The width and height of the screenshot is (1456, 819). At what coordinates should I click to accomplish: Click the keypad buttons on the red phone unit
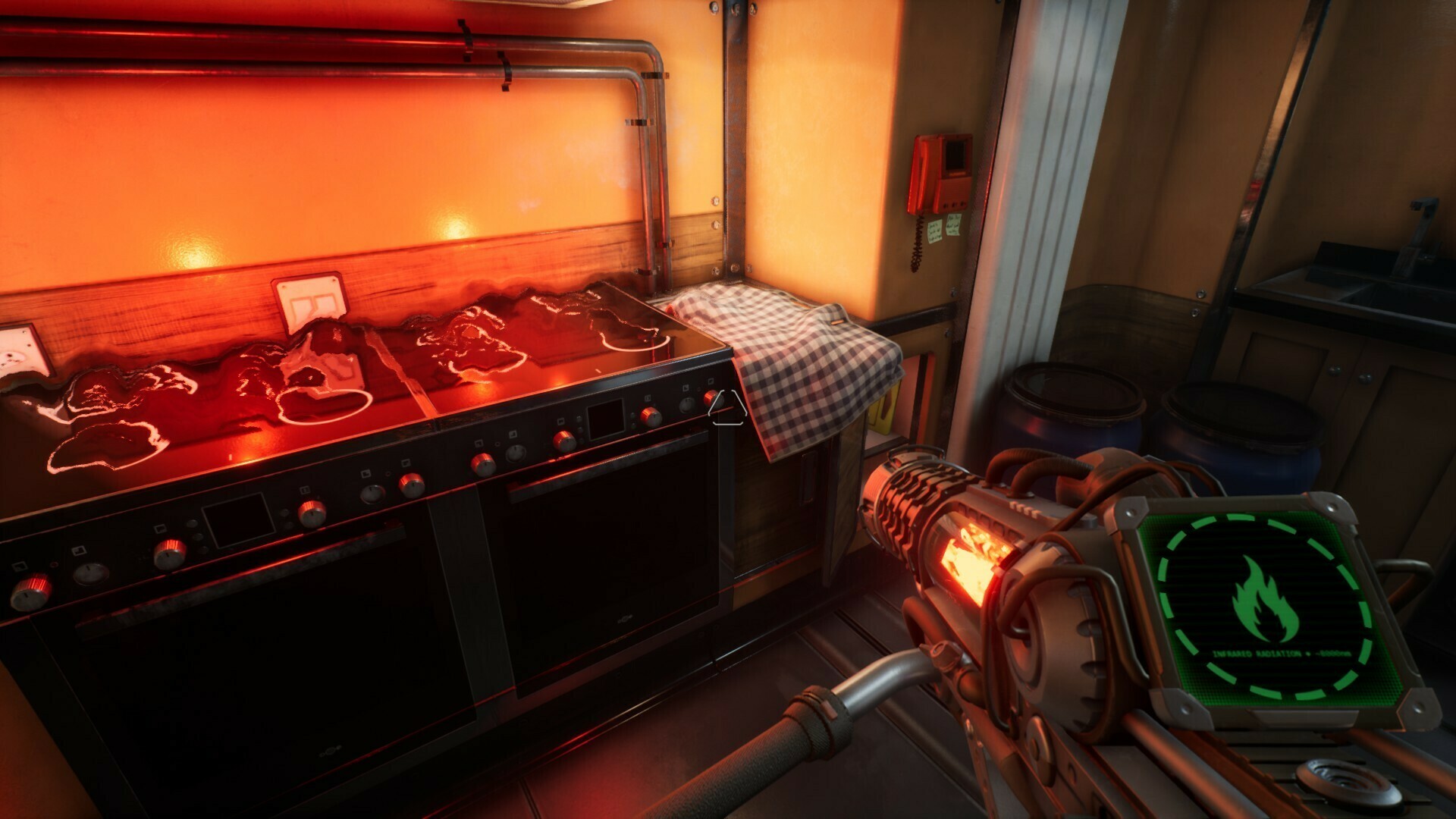point(953,205)
